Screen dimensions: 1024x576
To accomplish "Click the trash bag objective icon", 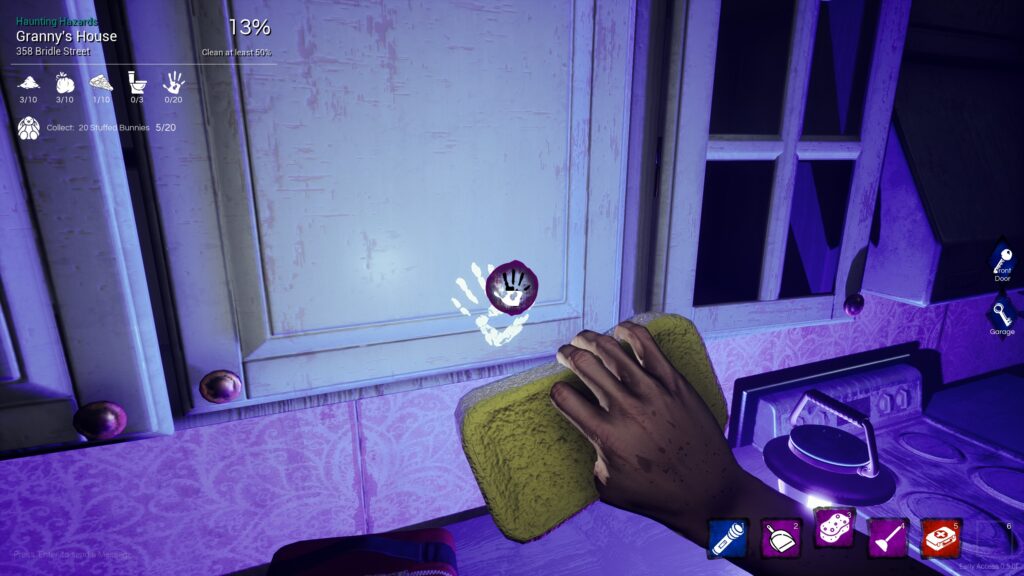I will 65,82.
